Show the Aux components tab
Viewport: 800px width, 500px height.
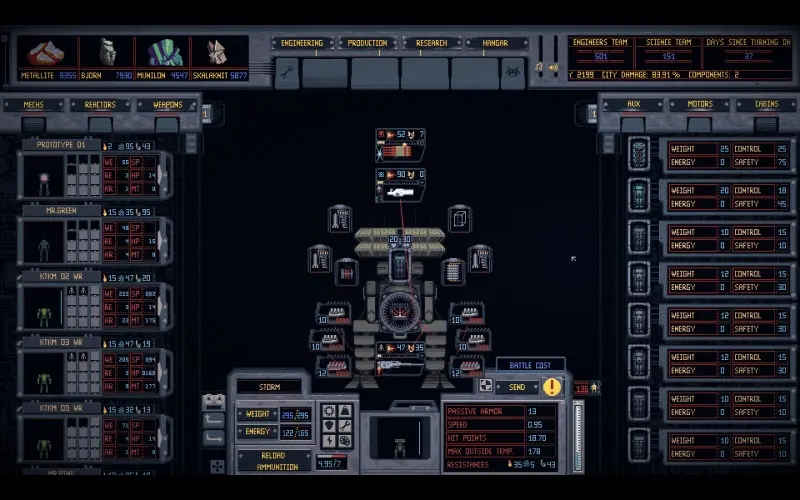(633, 105)
